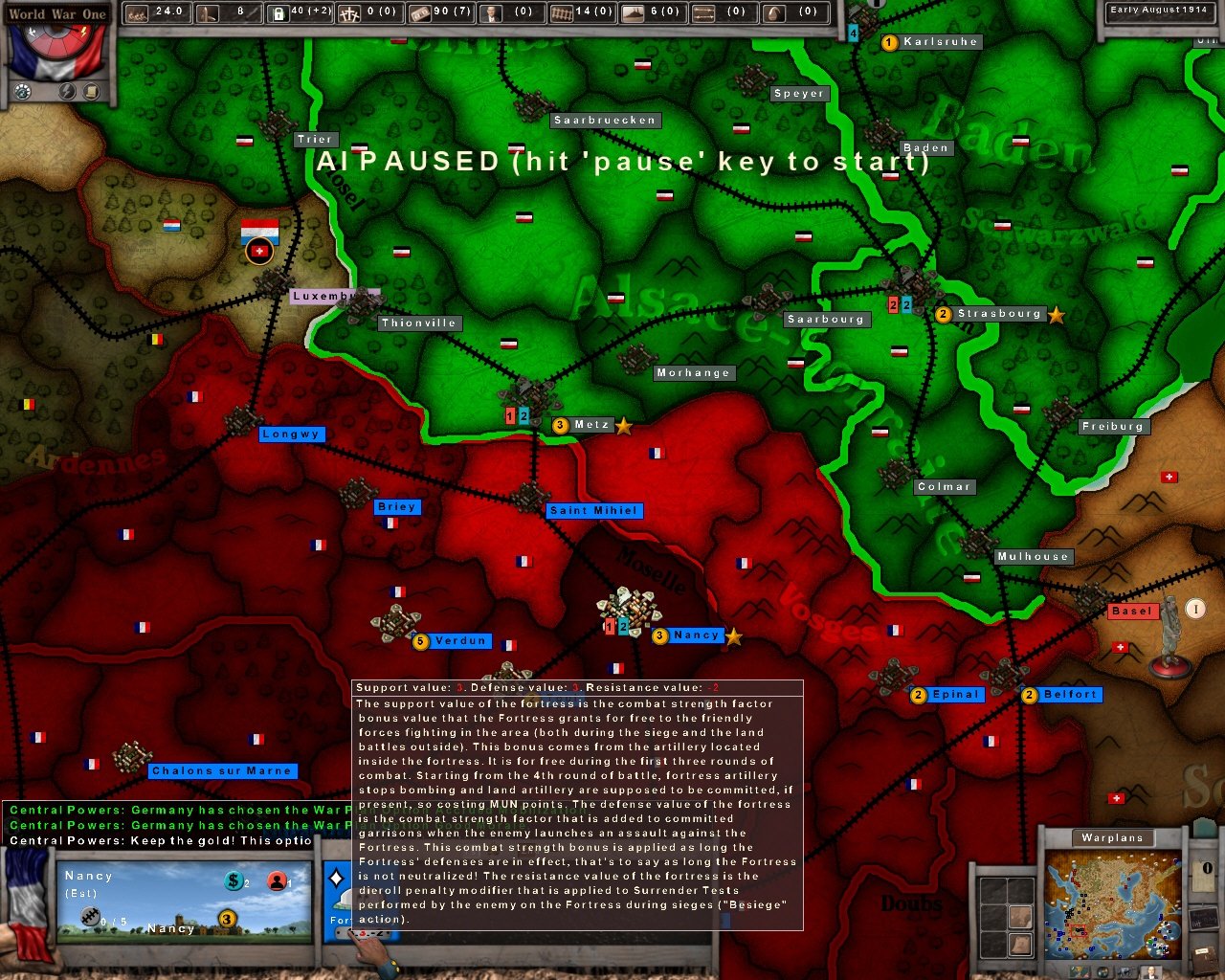Click the globe icon below the Warplans minimap
Viewport: 1225px width, 980px height.
(1102, 972)
